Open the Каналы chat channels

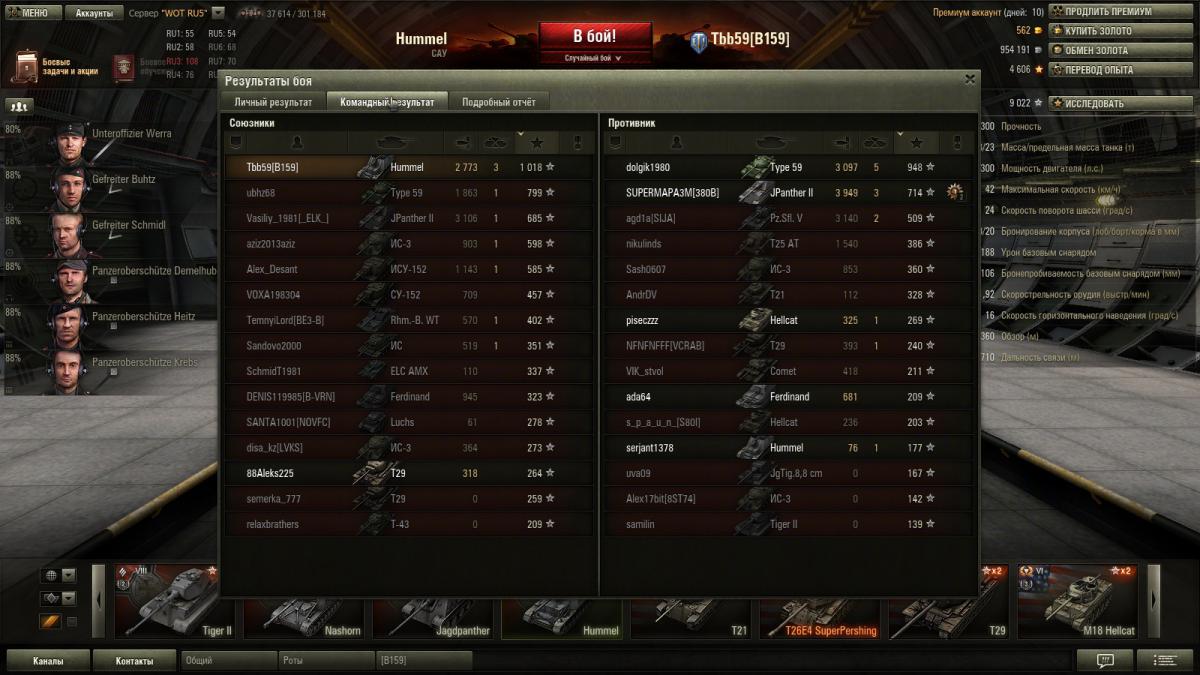coord(48,661)
